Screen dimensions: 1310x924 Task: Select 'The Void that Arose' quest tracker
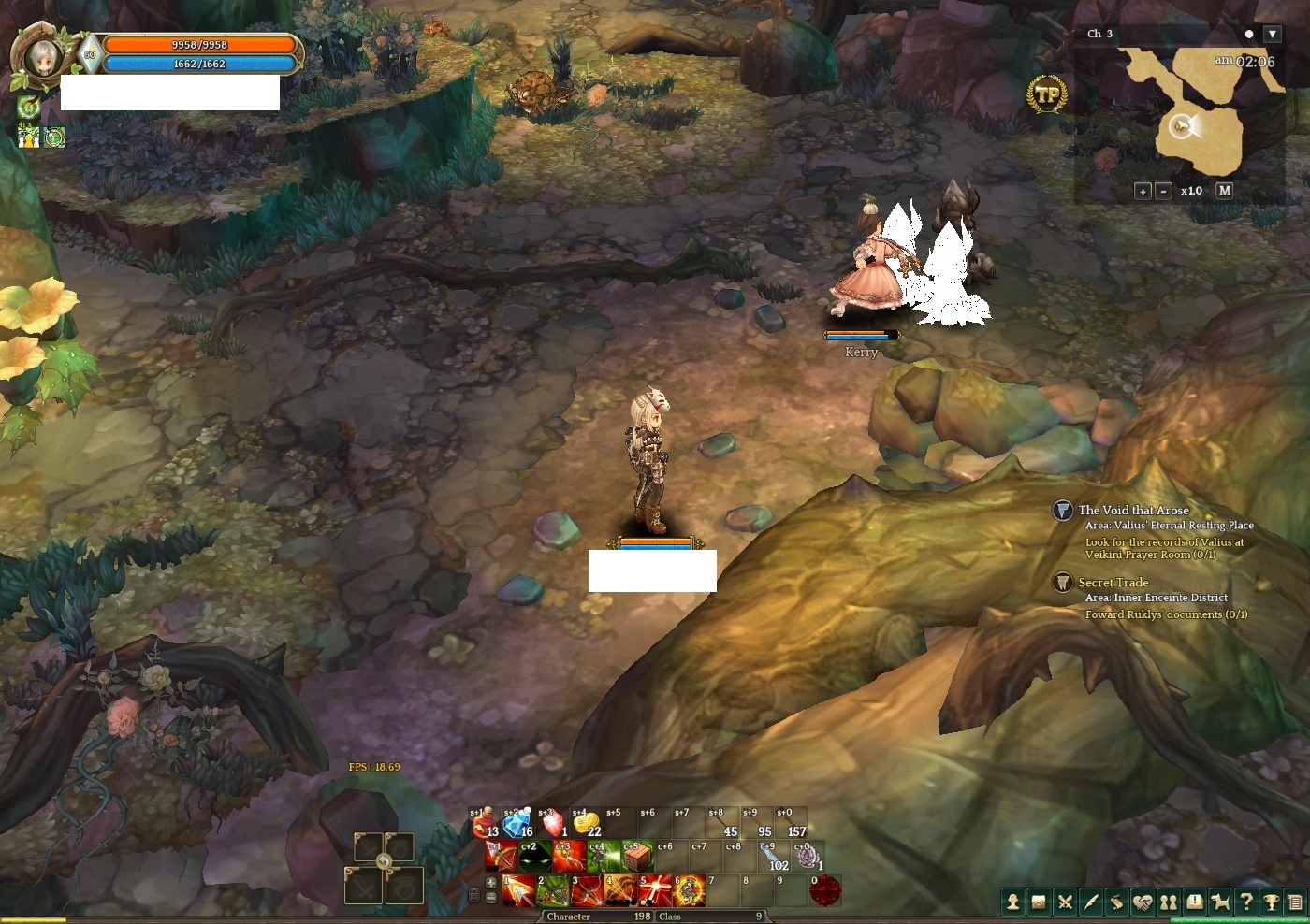click(1133, 510)
